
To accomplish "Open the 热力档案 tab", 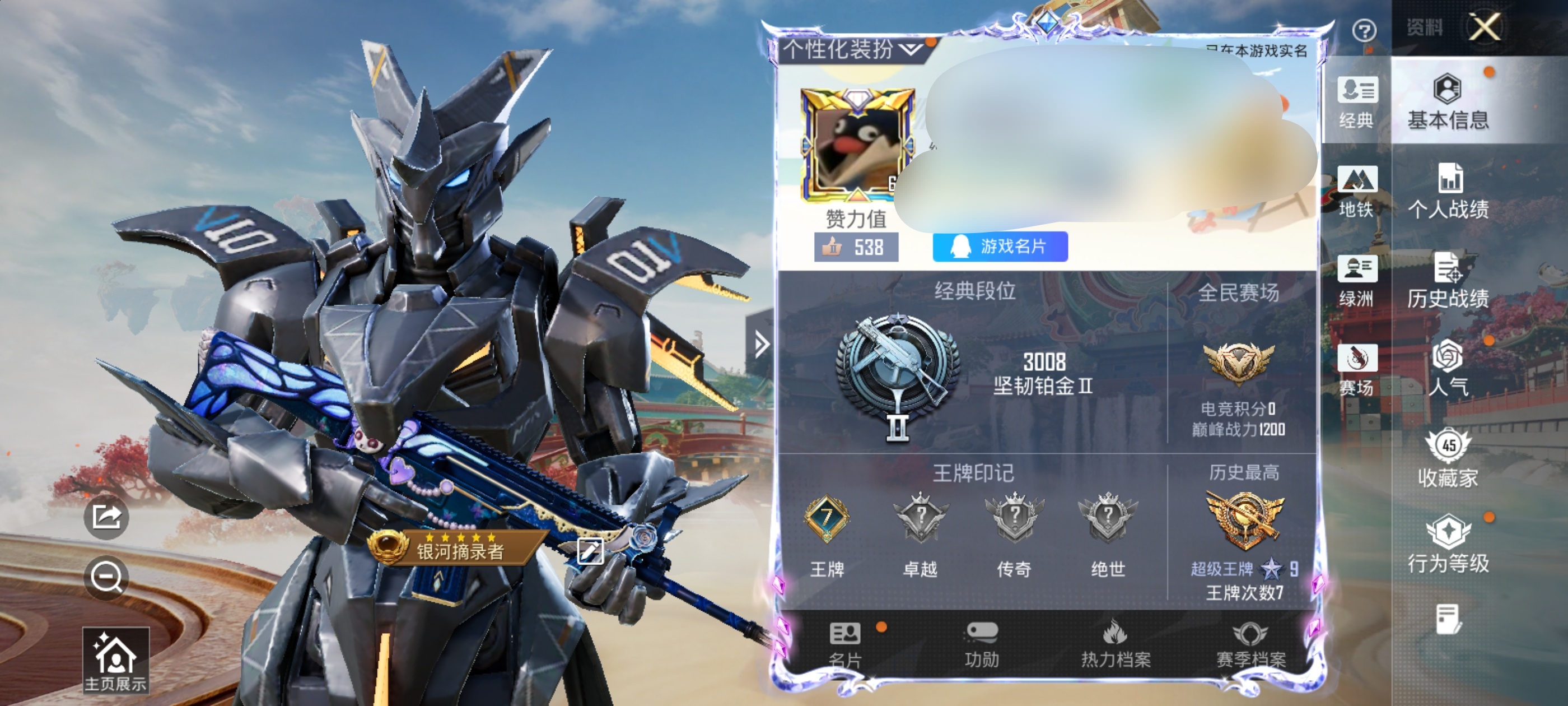I will (x=1115, y=644).
